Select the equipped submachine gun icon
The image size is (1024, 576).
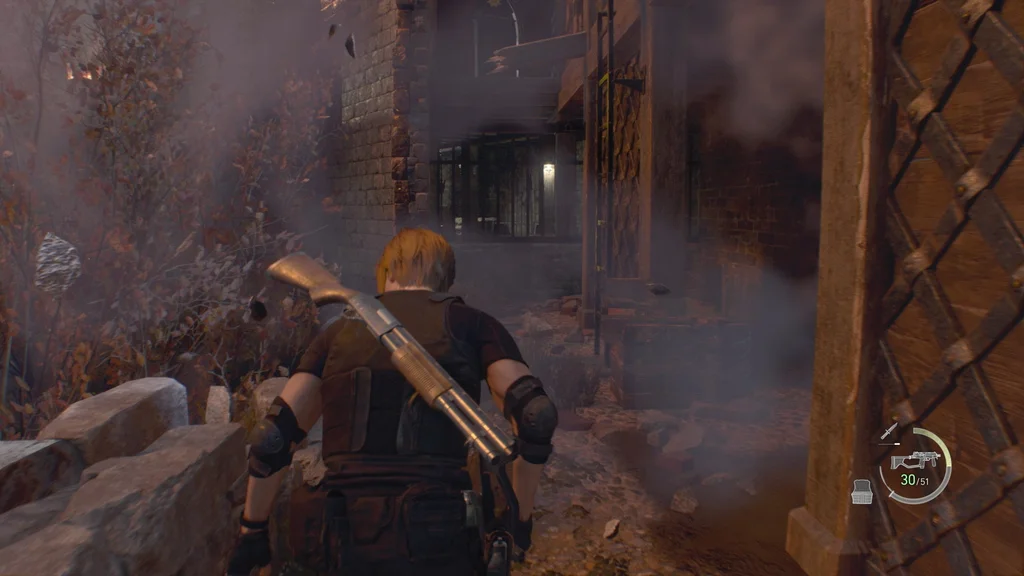[x=913, y=460]
